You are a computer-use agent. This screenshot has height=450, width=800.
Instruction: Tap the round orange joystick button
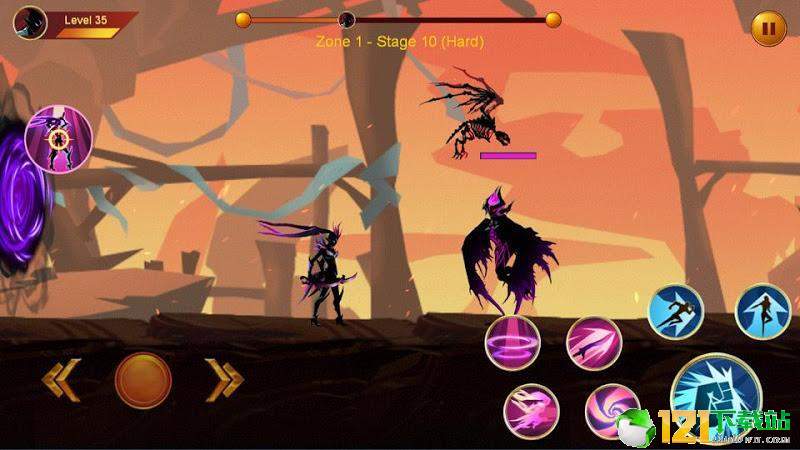coord(143,380)
